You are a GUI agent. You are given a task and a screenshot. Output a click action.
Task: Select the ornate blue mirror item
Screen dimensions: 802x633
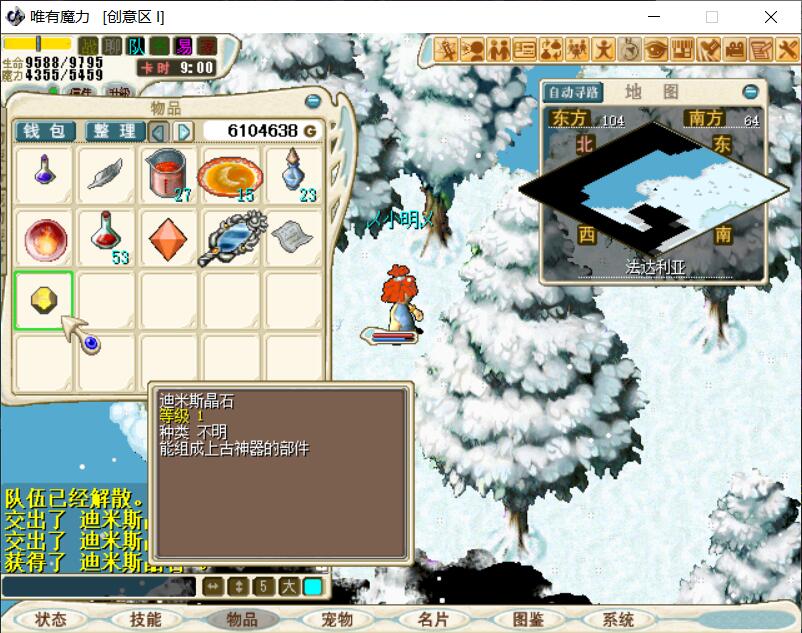click(x=232, y=238)
